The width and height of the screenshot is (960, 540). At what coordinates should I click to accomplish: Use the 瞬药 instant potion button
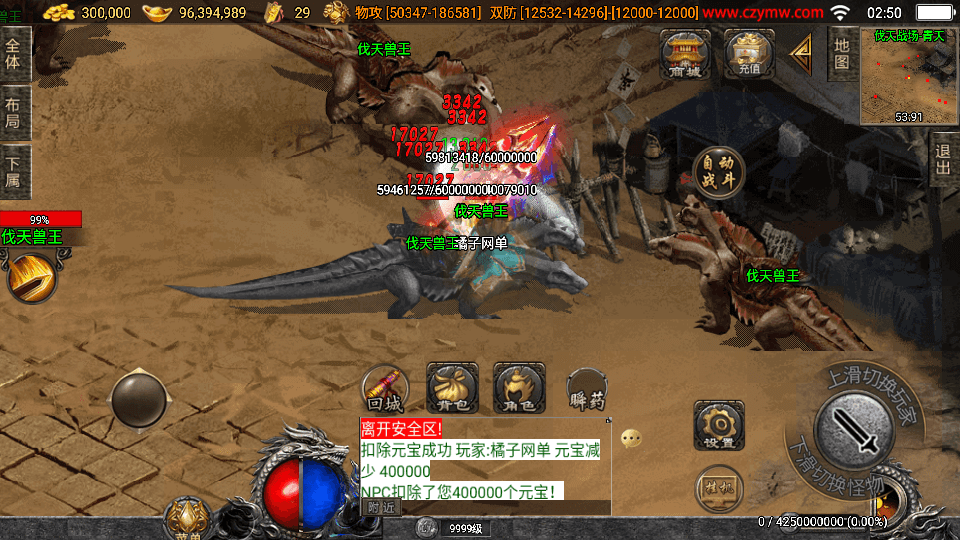pos(586,390)
